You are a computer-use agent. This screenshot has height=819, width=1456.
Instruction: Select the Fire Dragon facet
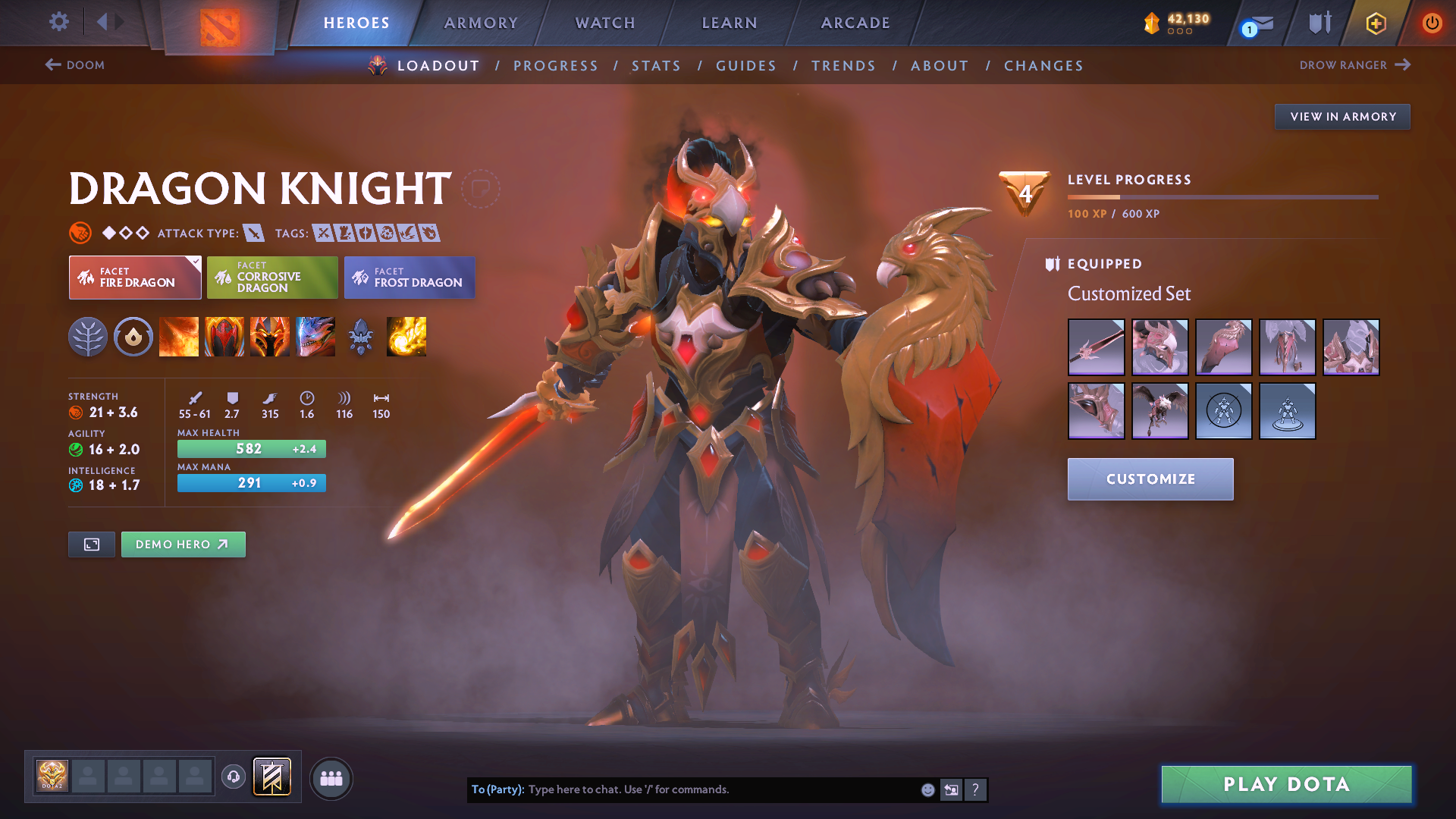[134, 278]
